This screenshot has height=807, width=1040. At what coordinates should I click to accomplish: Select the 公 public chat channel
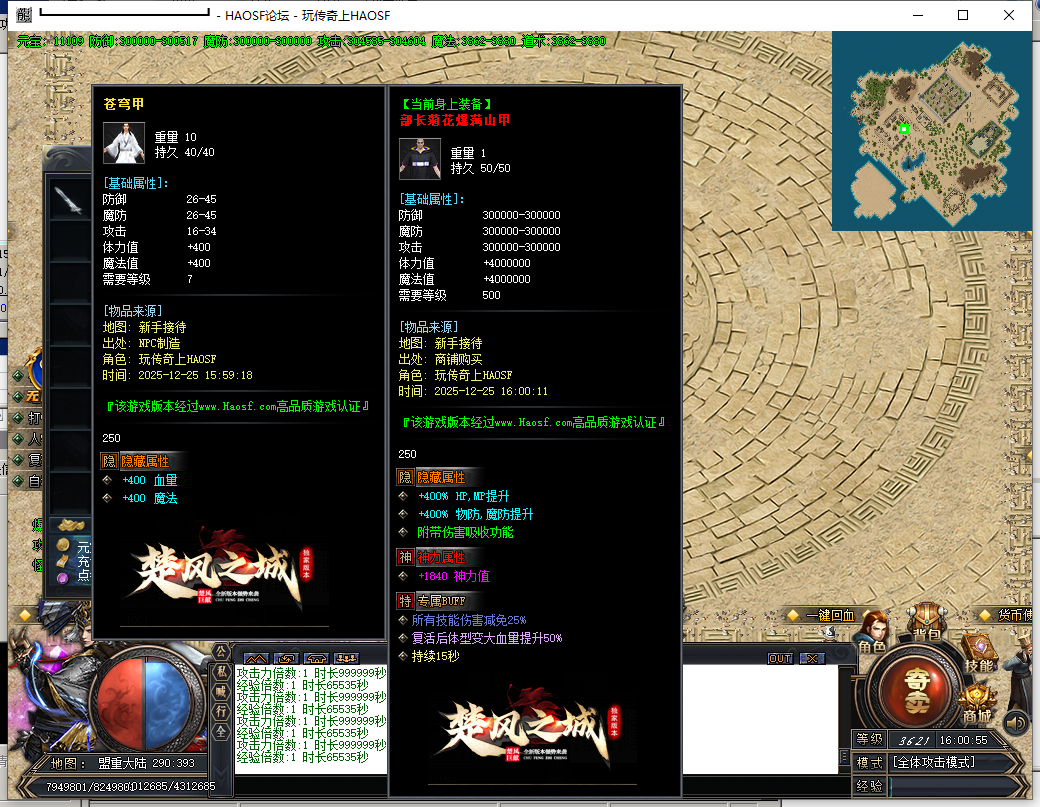[222, 652]
